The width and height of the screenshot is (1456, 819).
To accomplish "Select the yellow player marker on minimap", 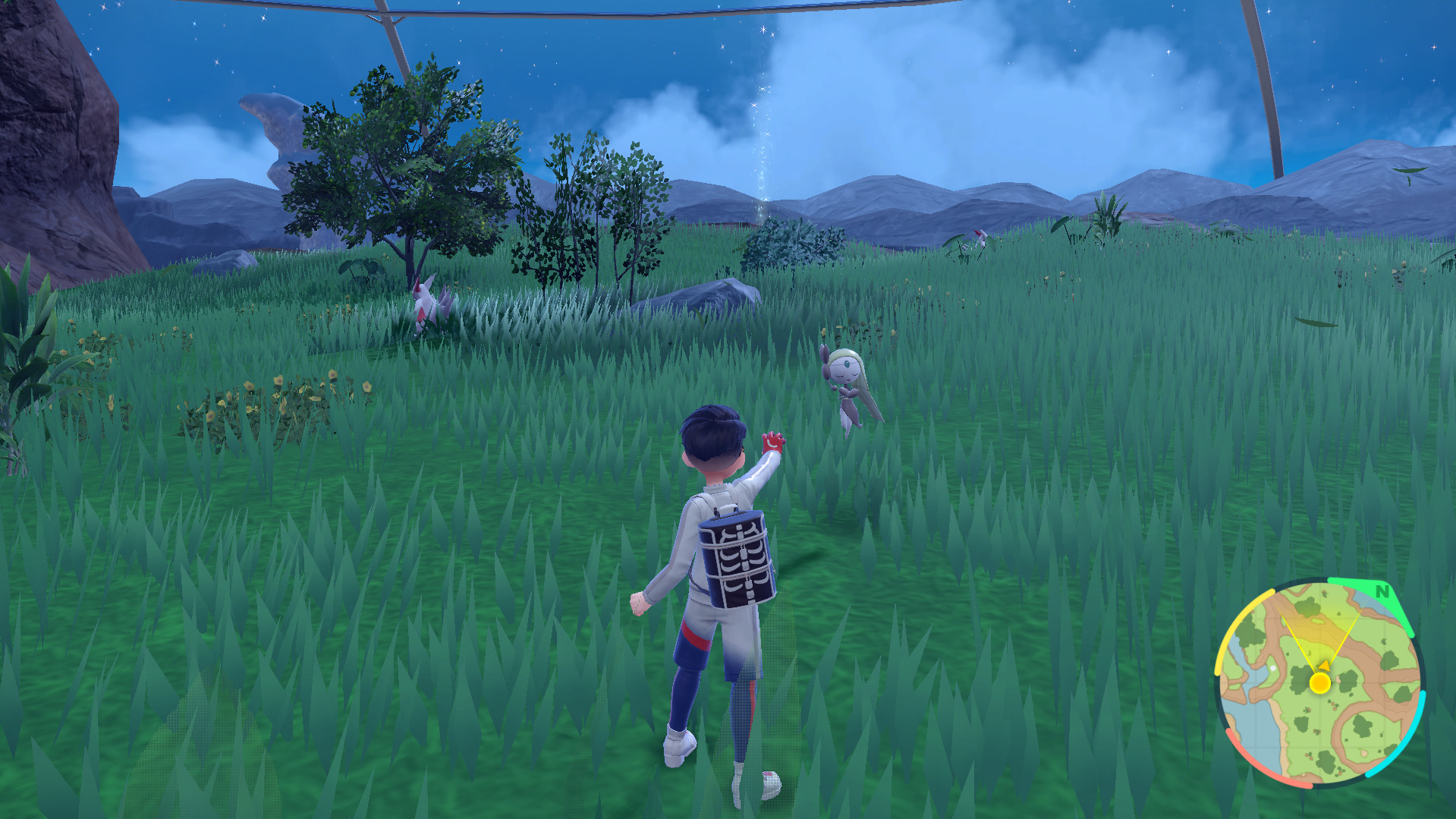I will (1320, 683).
